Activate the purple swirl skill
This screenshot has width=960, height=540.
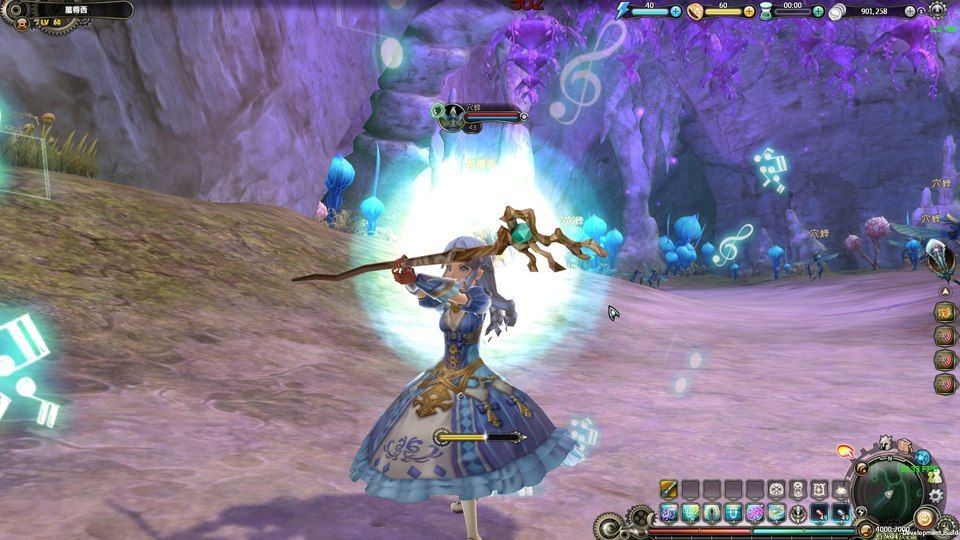tap(755, 513)
